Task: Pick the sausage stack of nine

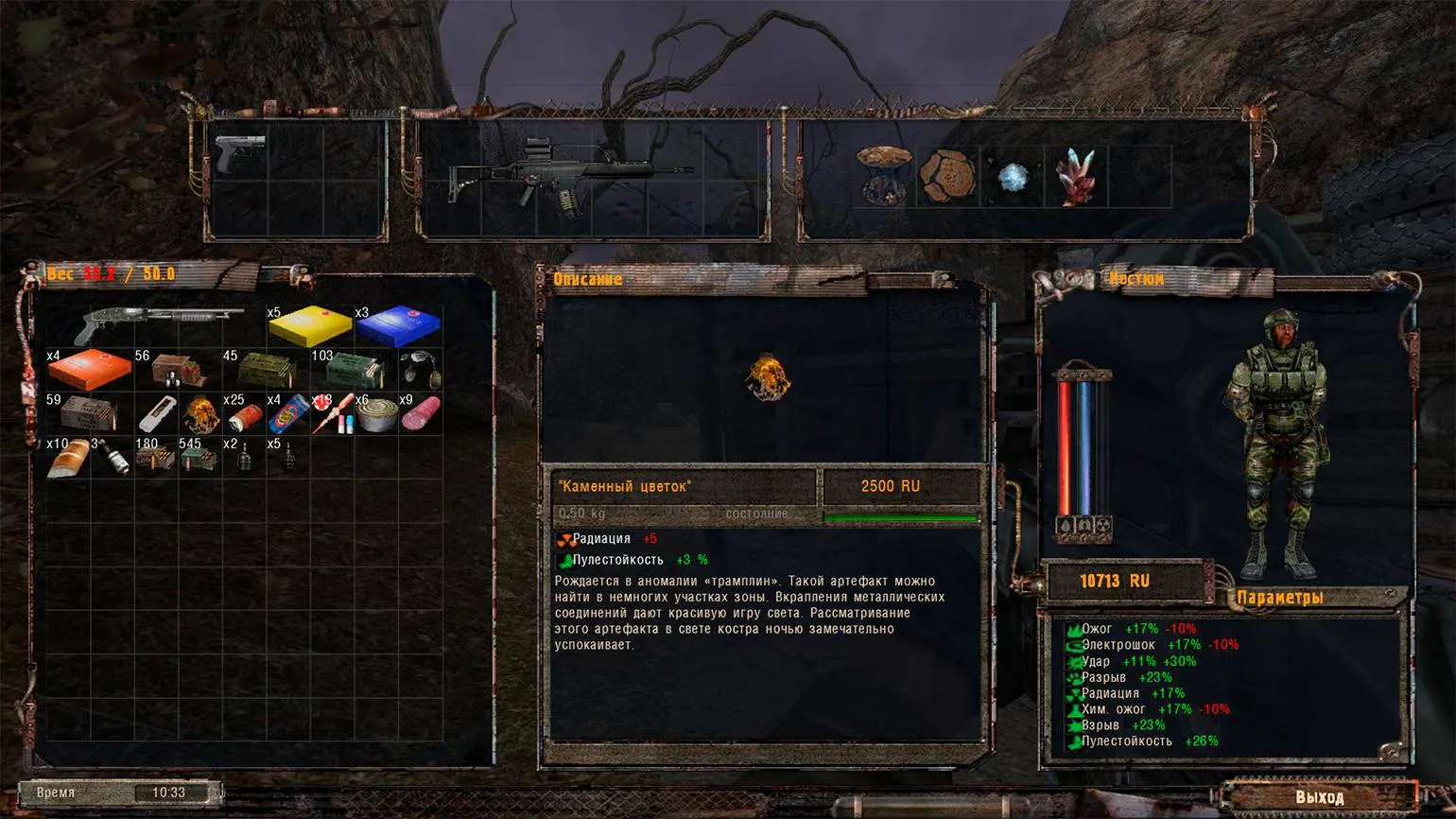Action: coord(421,414)
